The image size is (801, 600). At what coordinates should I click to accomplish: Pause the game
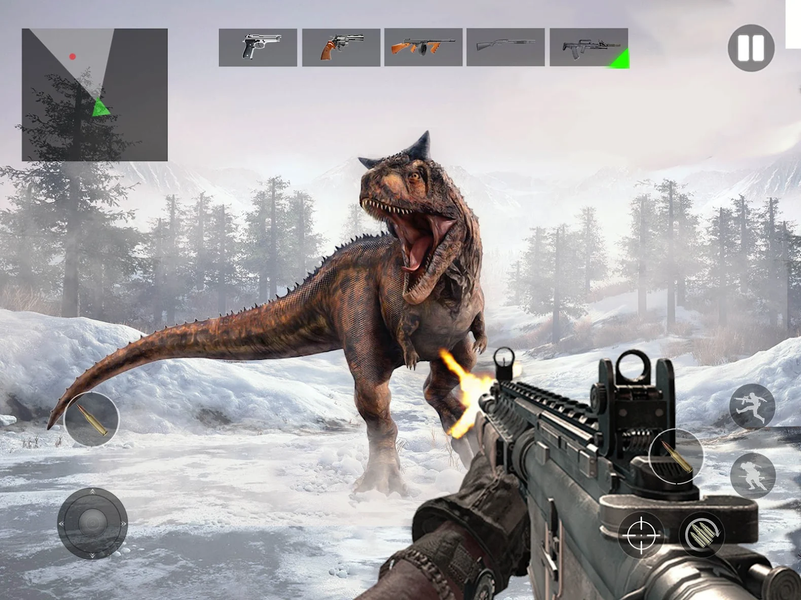pos(750,48)
